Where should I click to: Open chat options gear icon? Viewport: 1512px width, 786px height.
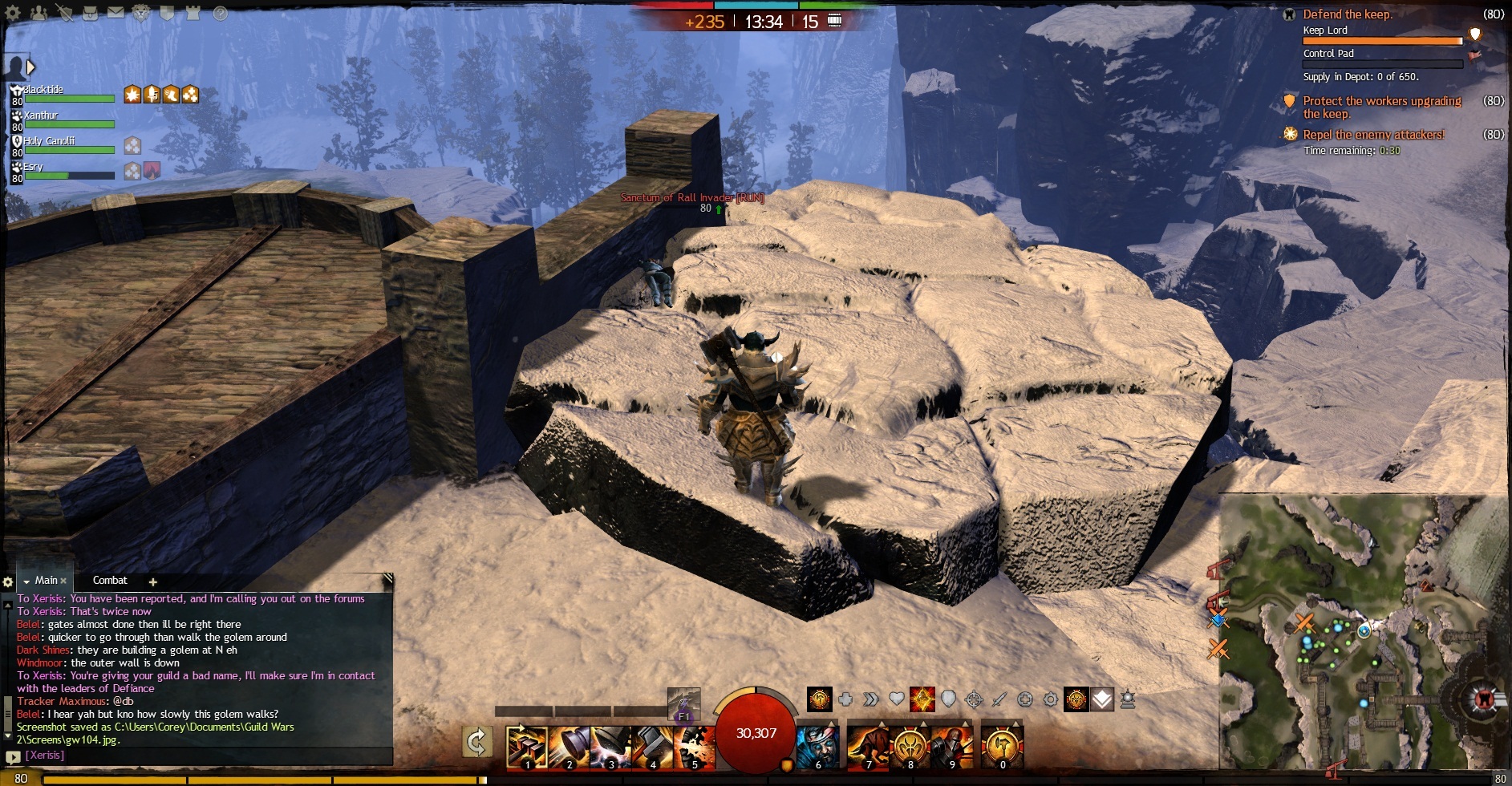pos(8,581)
